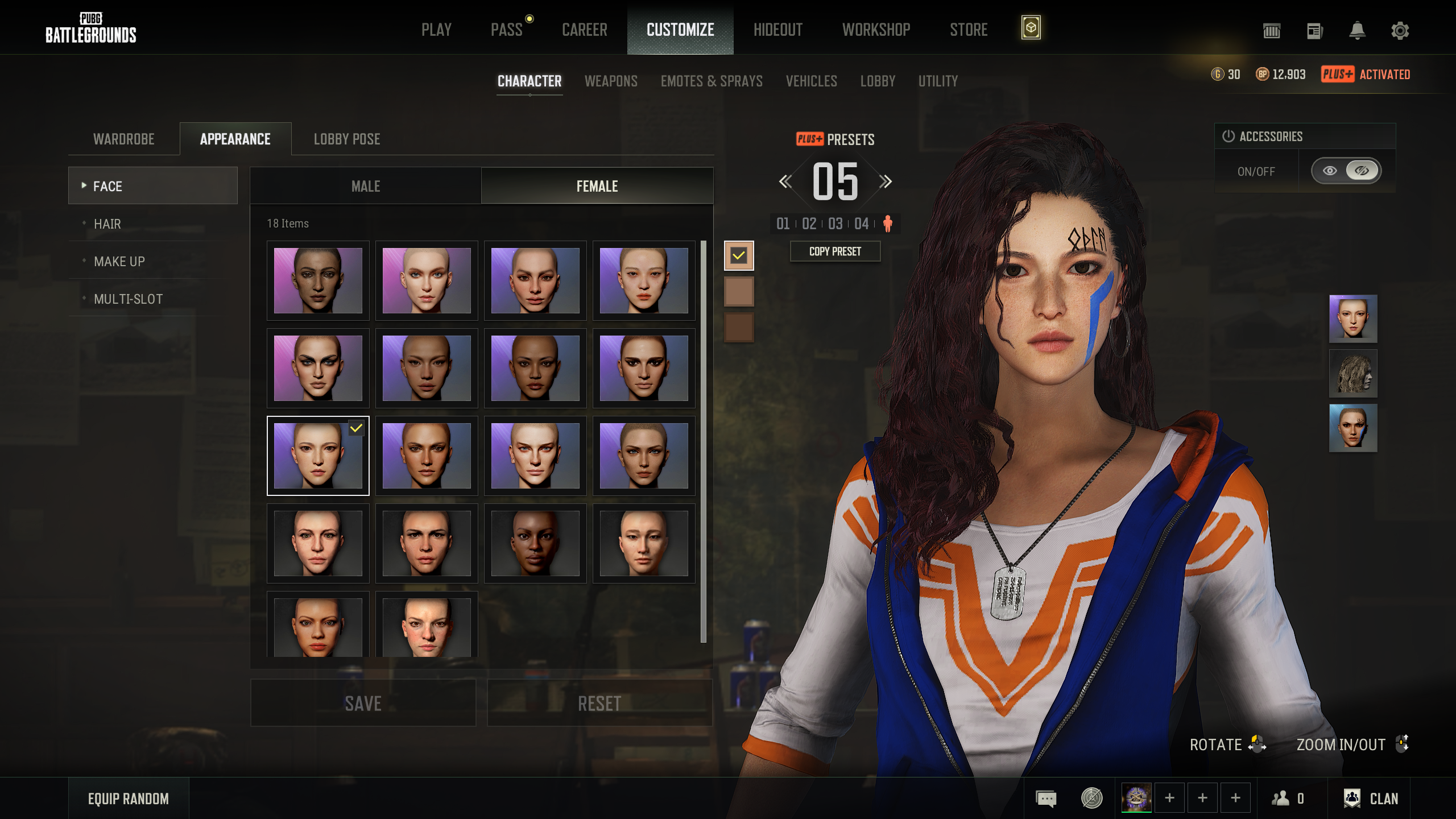The image size is (1456, 819).
Task: View notifications via the bell icon
Action: (1357, 31)
